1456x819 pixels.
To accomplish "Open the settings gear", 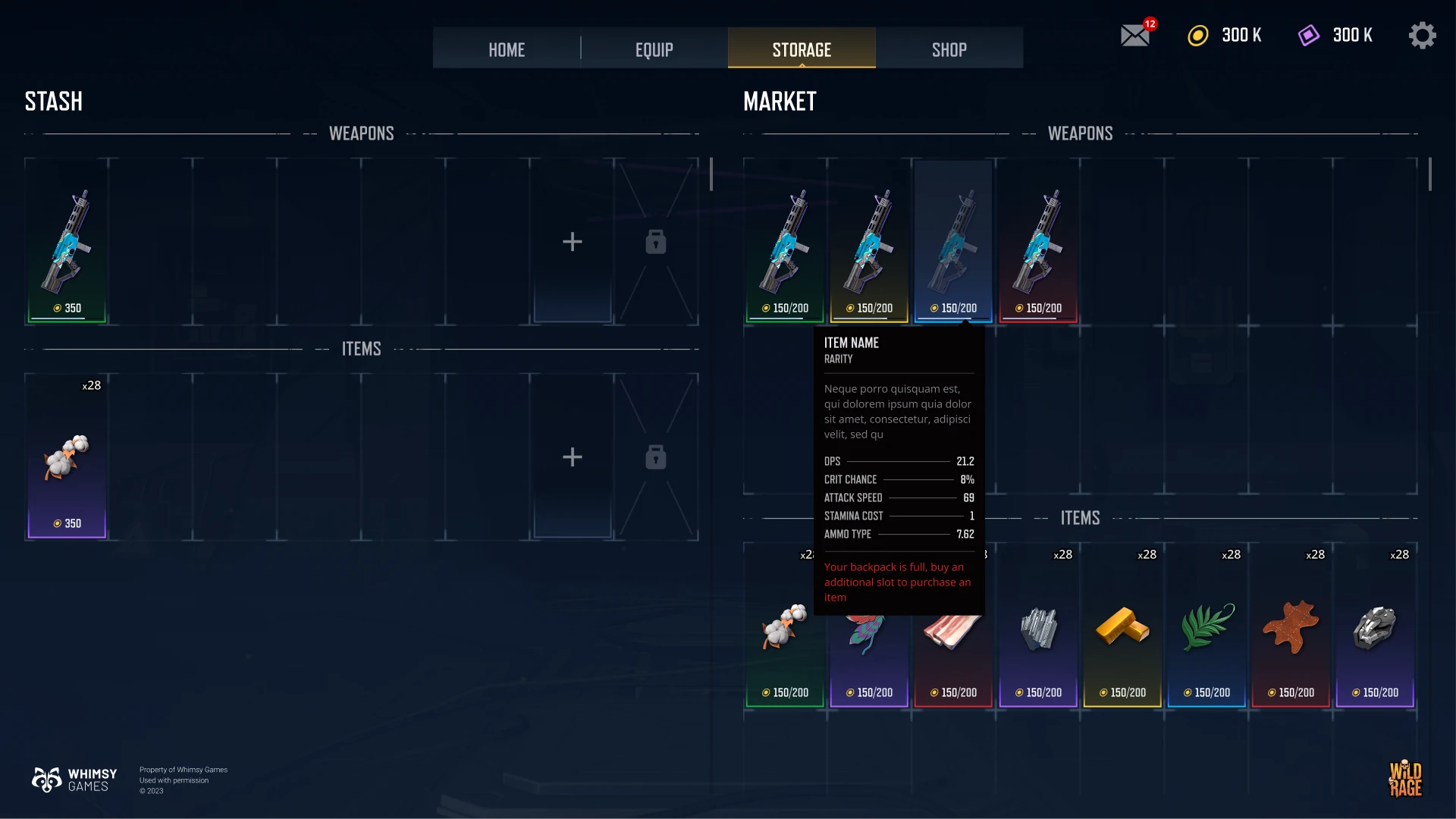I will [x=1422, y=36].
